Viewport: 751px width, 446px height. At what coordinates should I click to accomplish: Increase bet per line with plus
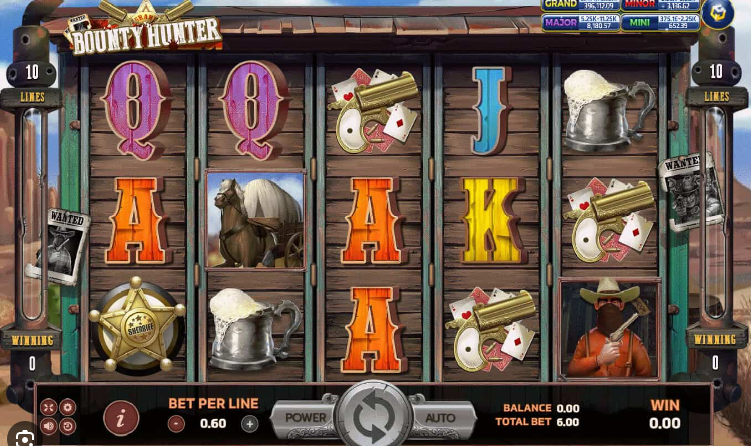click(250, 423)
